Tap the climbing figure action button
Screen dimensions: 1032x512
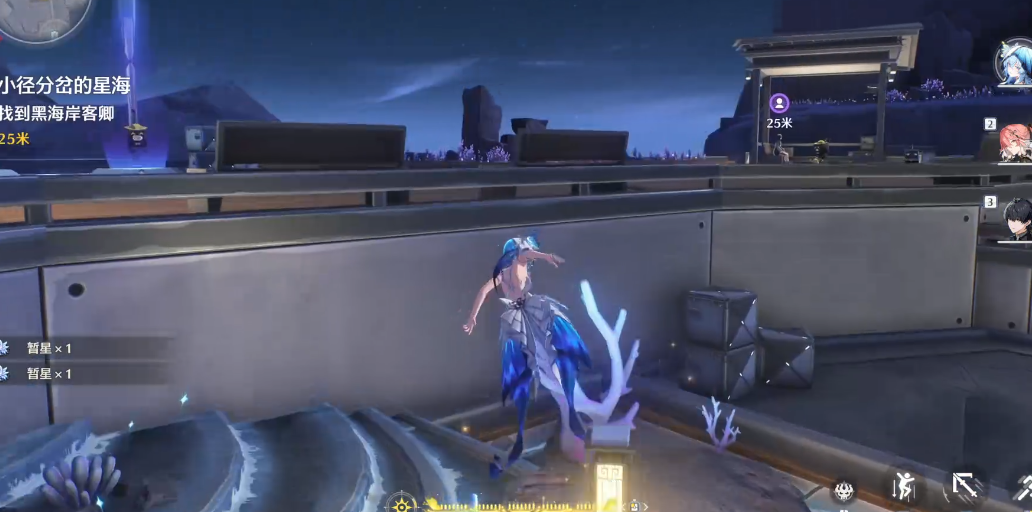coord(904,488)
